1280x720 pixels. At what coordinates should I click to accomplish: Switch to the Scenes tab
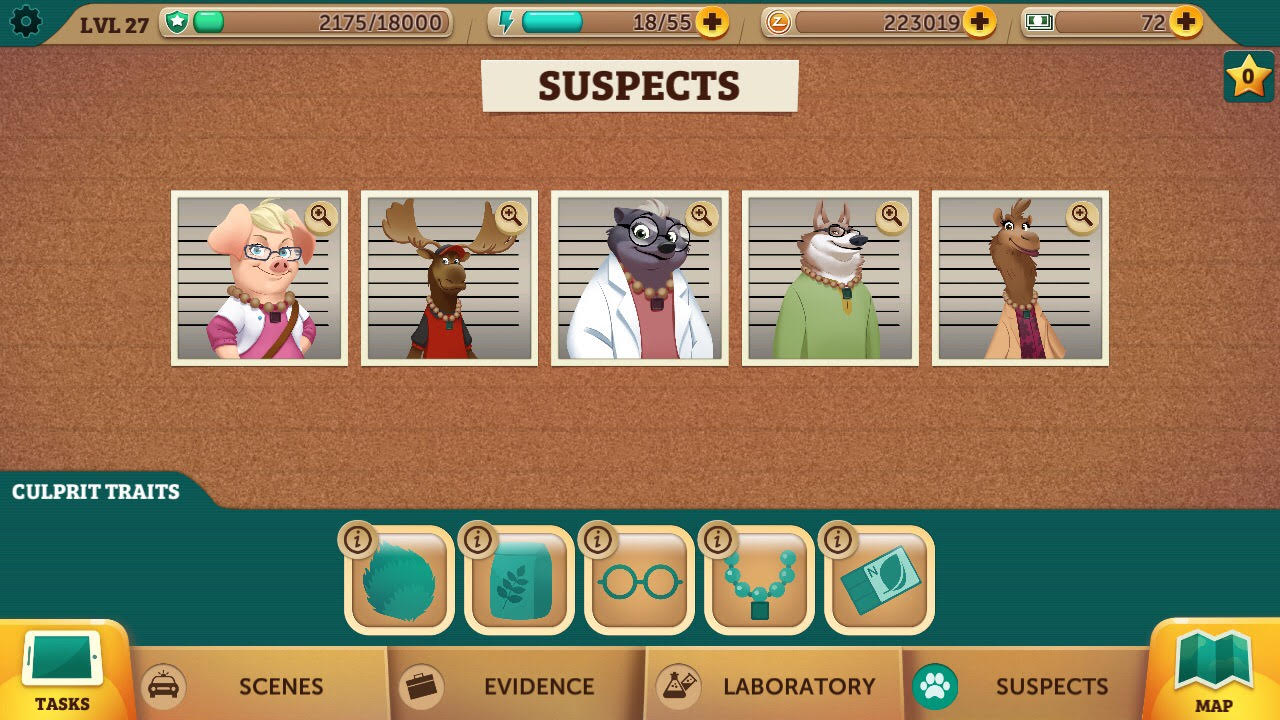click(x=281, y=687)
